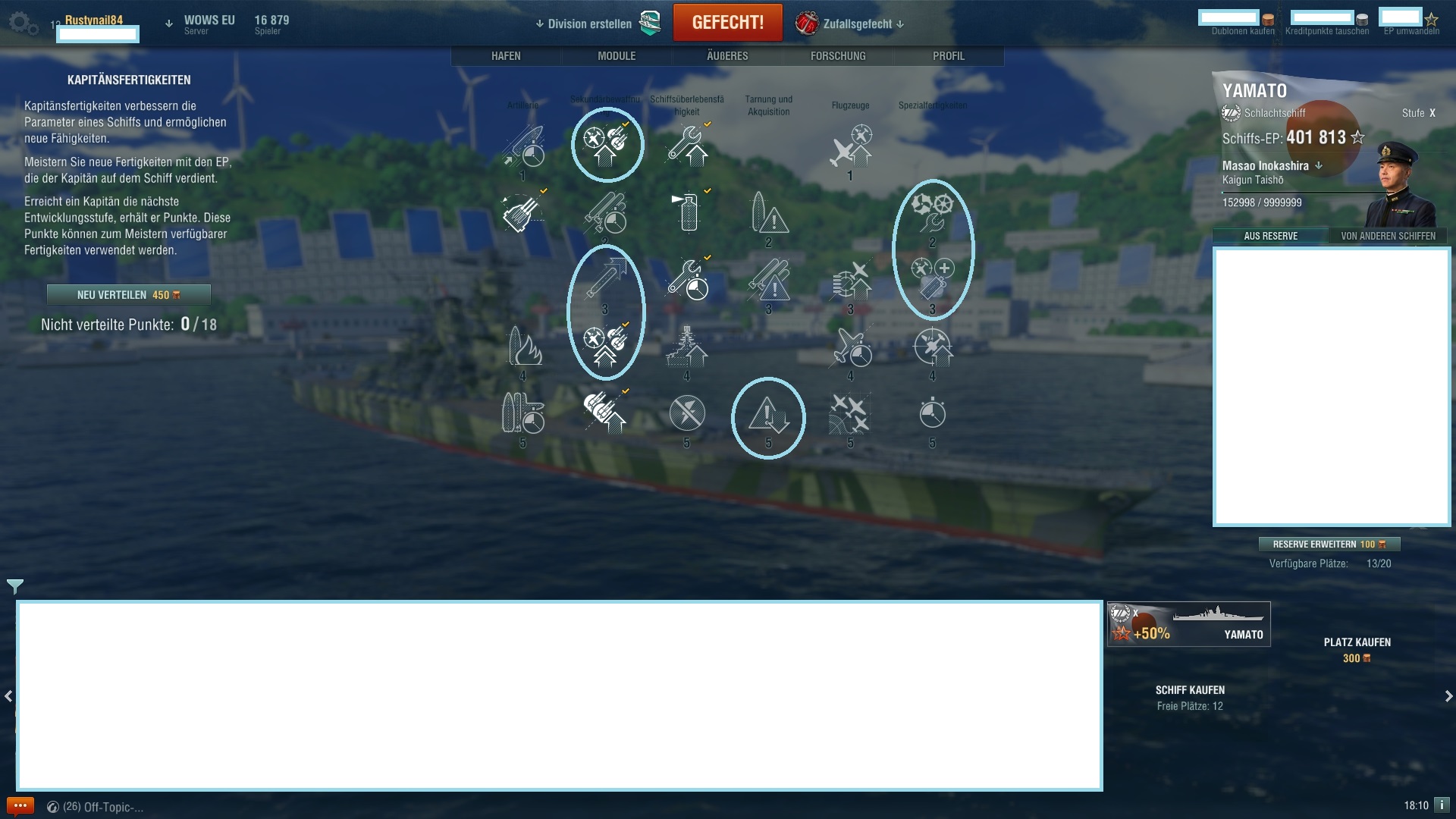
Task: Select the tier 1 Sekundärbewaffnung skill
Action: pyautogui.click(x=607, y=144)
